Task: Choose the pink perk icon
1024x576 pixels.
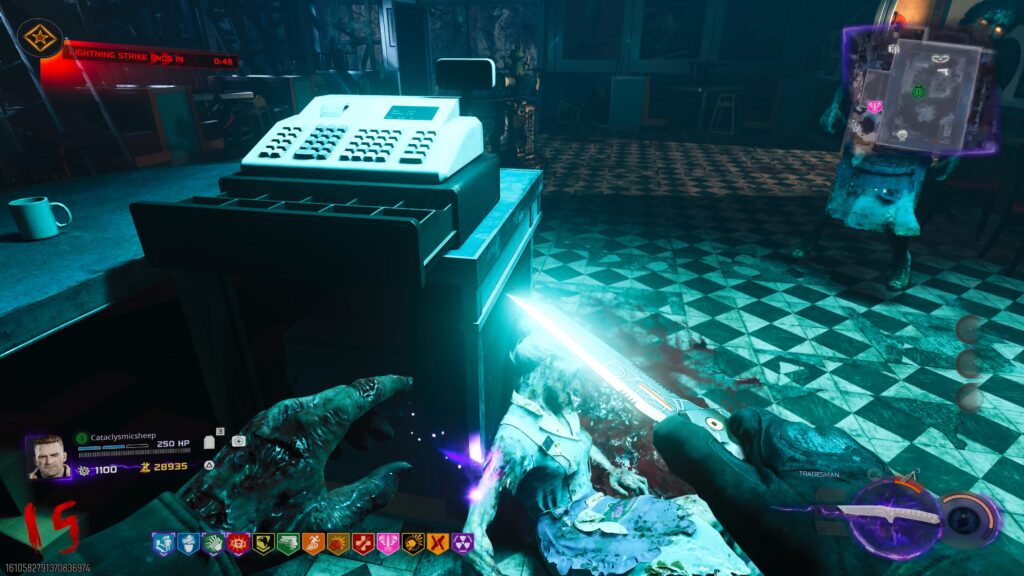Action: pyautogui.click(x=387, y=544)
